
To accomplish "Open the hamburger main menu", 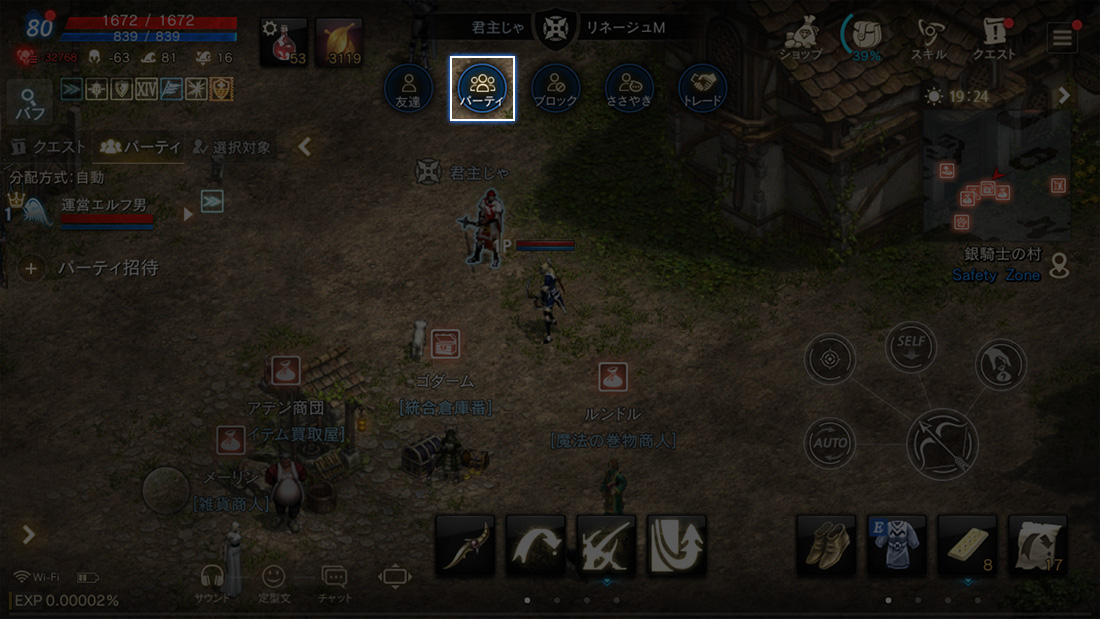I will pyautogui.click(x=1061, y=38).
